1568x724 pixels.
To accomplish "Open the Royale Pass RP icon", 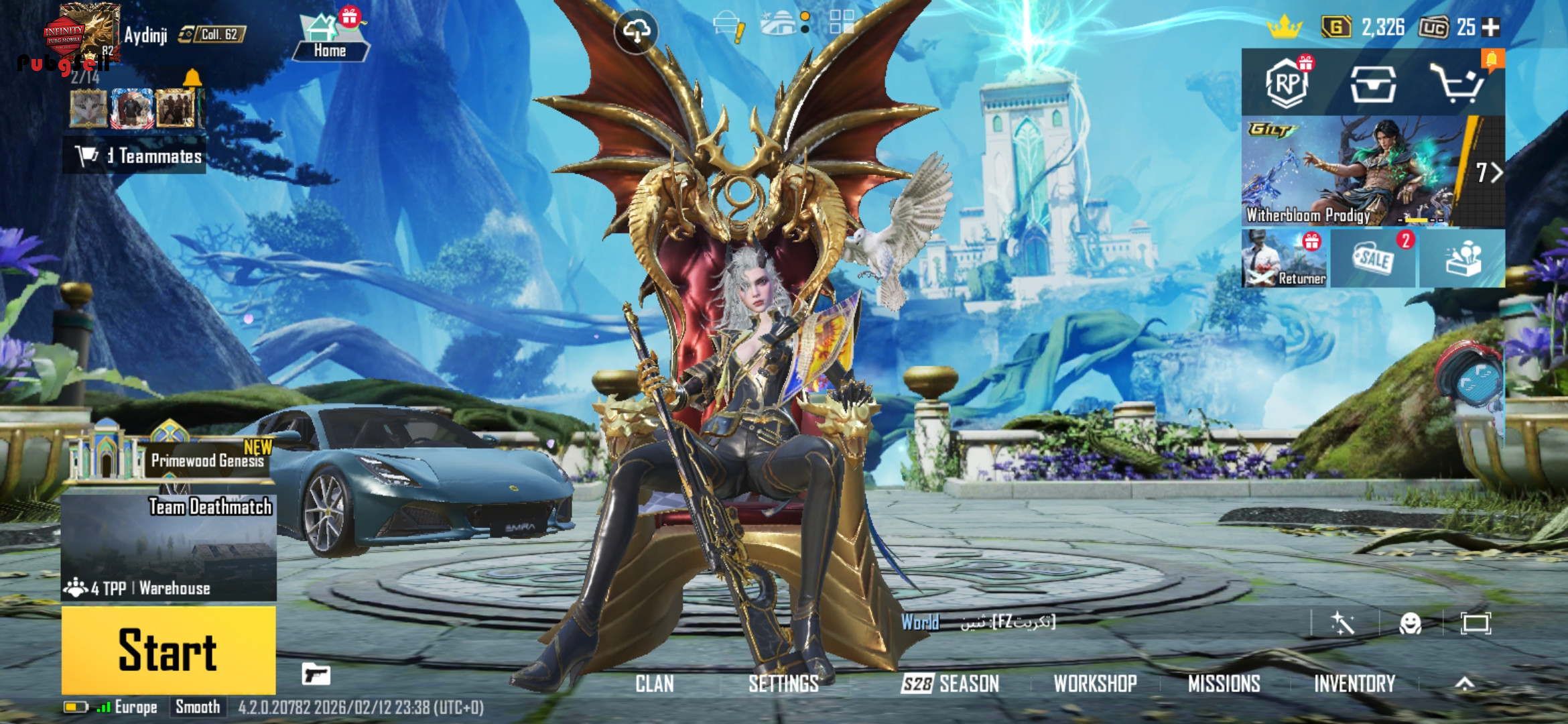I will point(1287,84).
